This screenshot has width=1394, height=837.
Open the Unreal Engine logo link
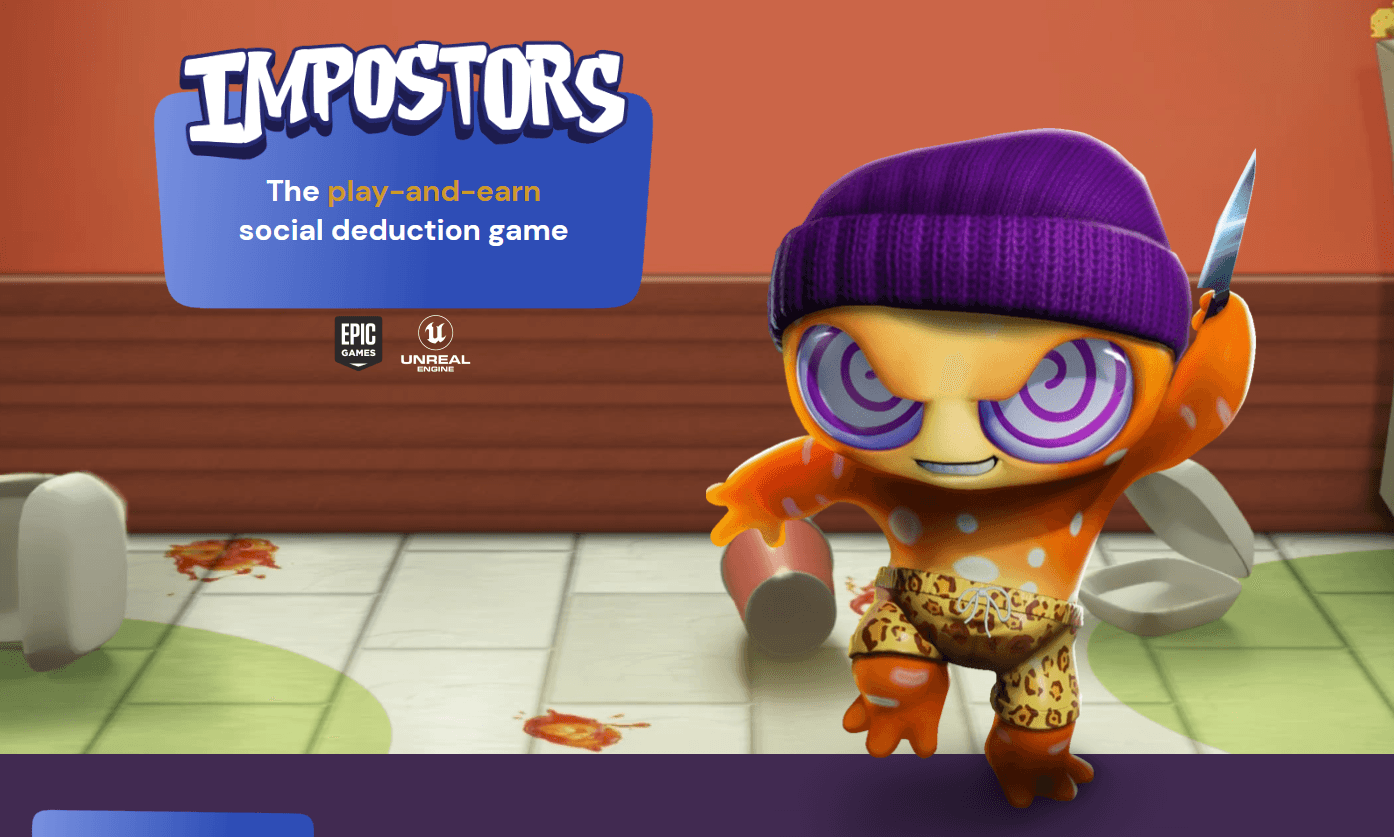tap(435, 344)
